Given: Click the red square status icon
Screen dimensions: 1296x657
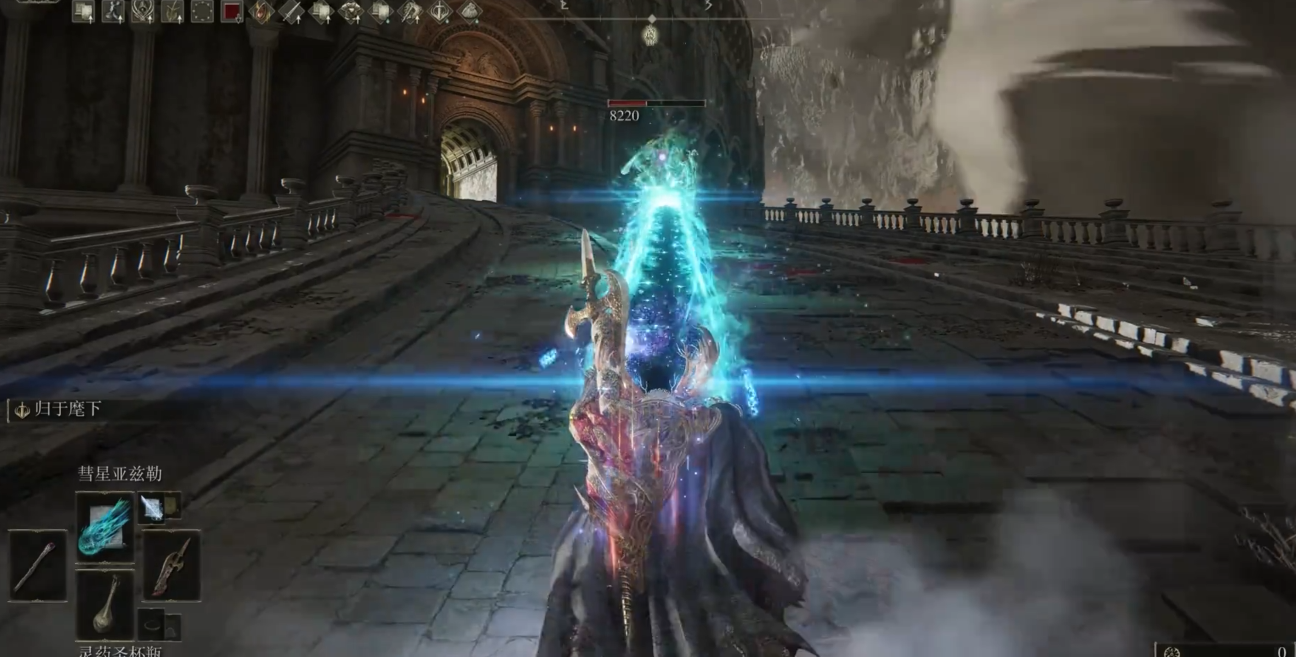Looking at the screenshot, I should point(232,12).
